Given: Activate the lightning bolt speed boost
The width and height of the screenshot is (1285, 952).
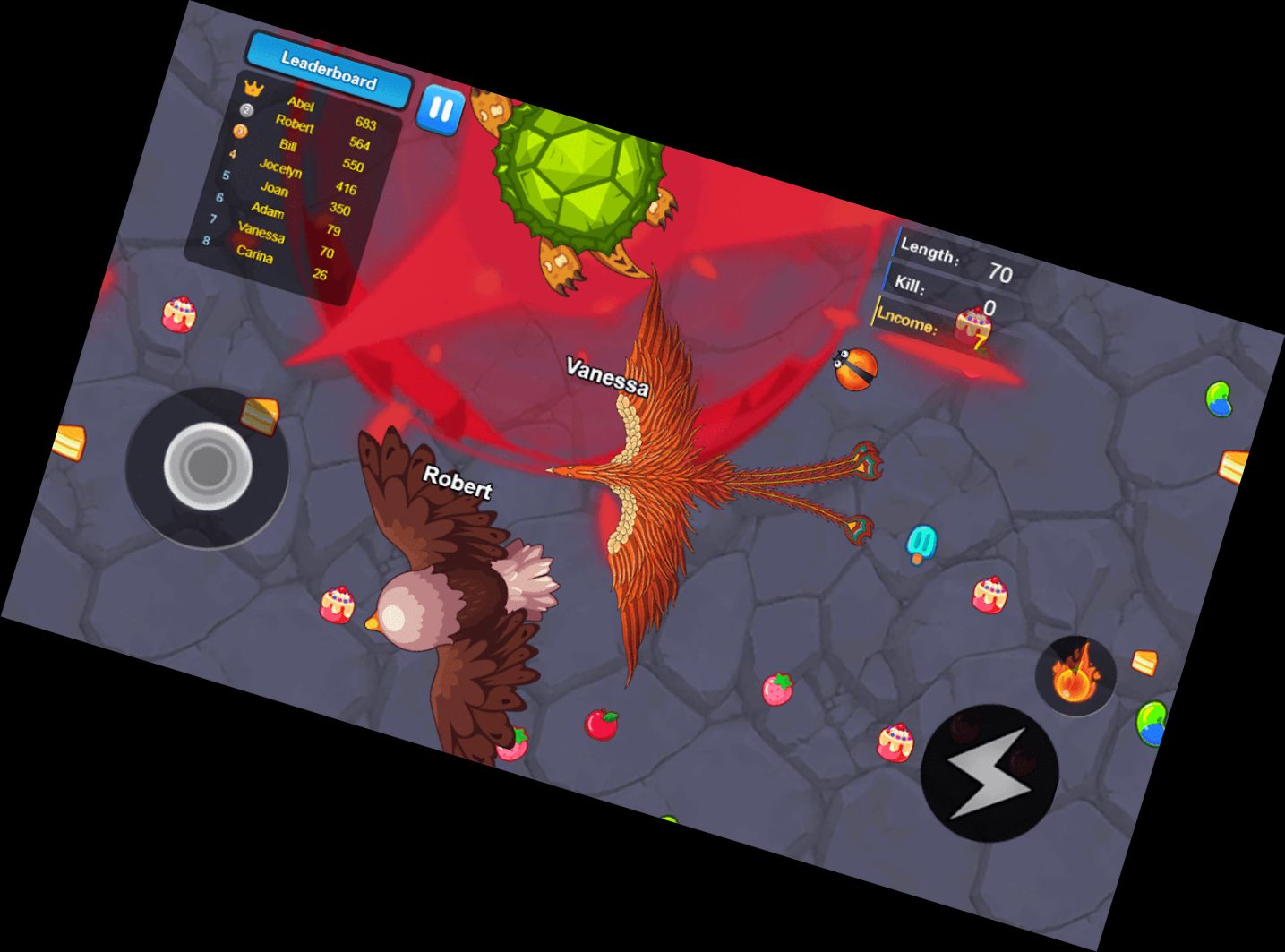Looking at the screenshot, I should (989, 773).
